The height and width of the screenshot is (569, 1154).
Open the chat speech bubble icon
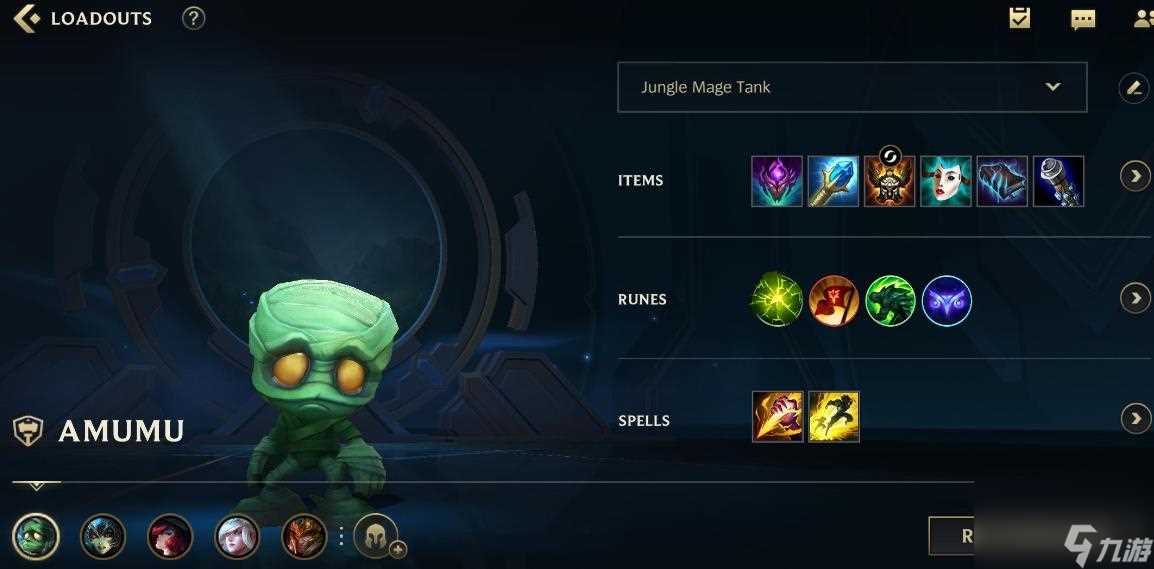pos(1083,19)
